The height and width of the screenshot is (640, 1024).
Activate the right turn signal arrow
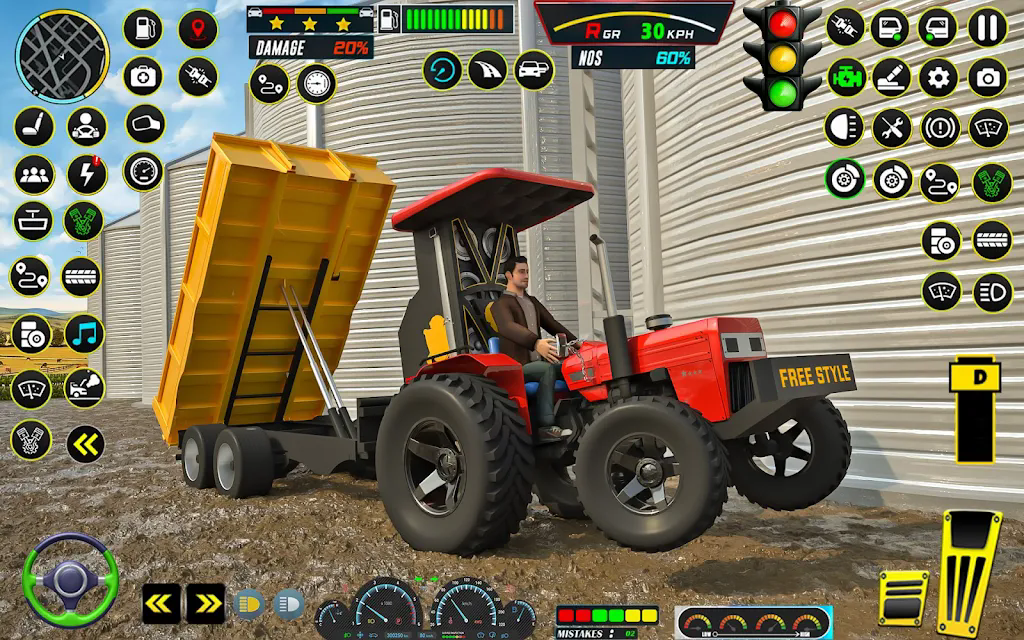pos(205,602)
